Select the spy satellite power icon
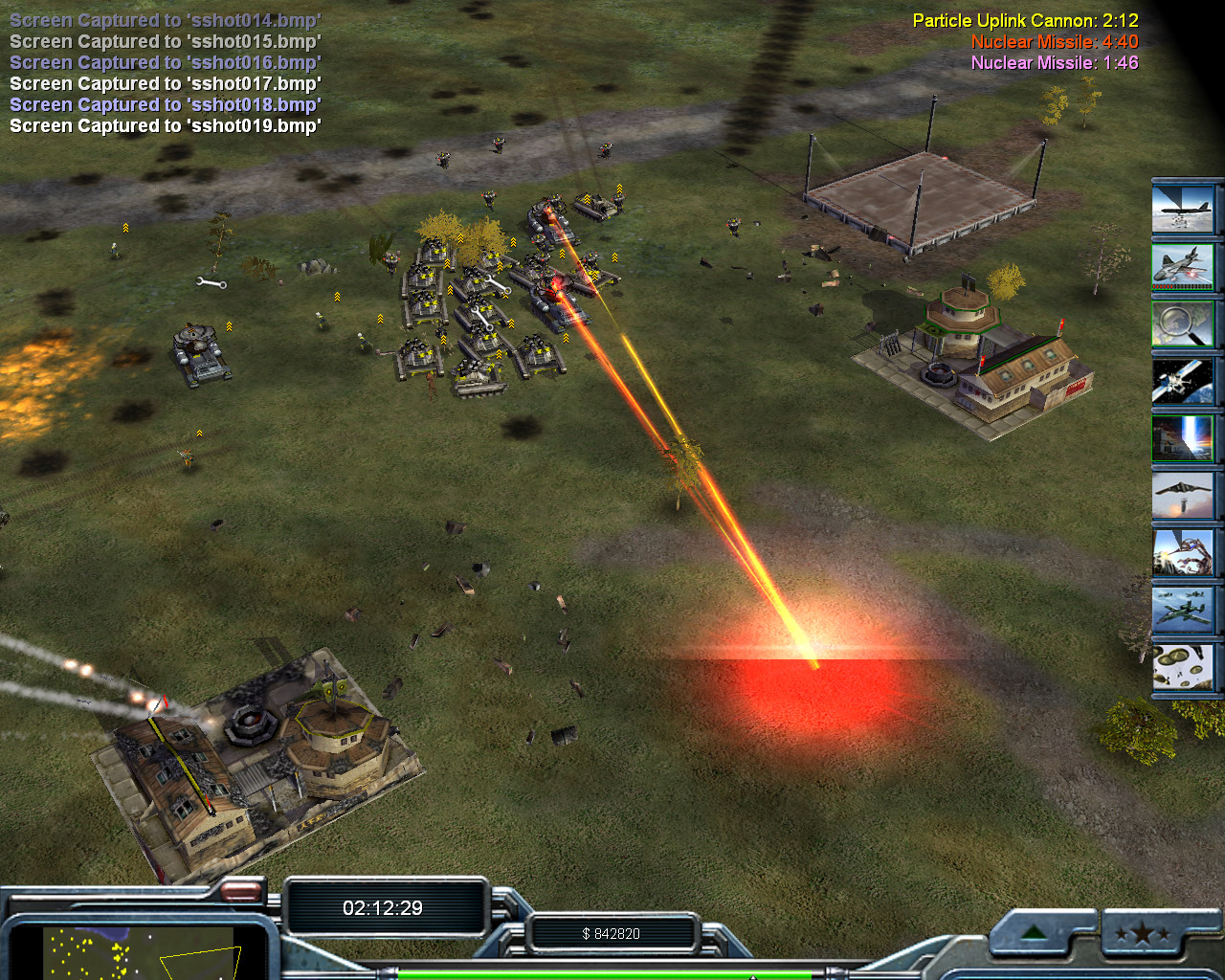The width and height of the screenshot is (1225, 980). [1183, 380]
